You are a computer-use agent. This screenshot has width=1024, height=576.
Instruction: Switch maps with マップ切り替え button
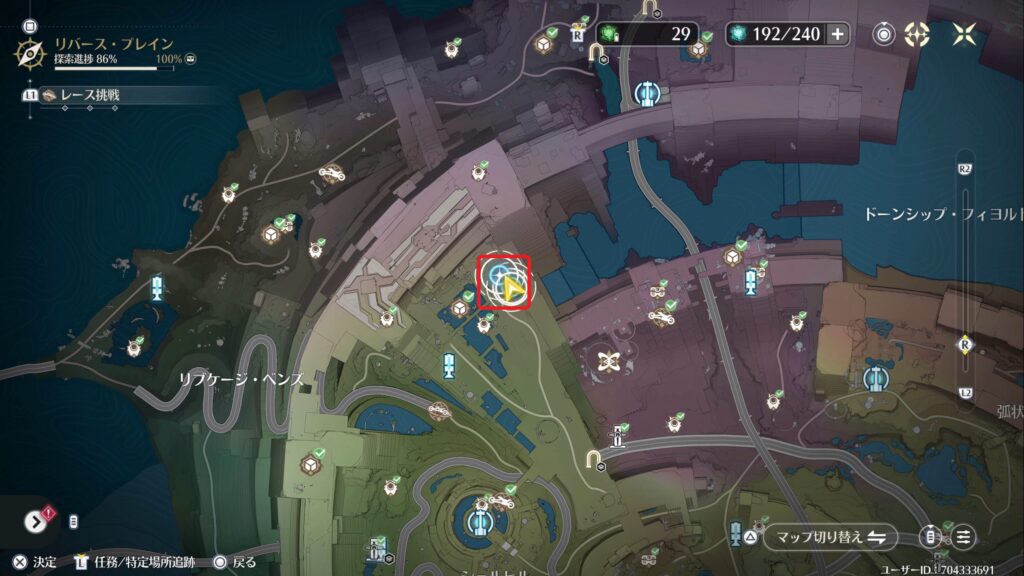[x=830, y=537]
